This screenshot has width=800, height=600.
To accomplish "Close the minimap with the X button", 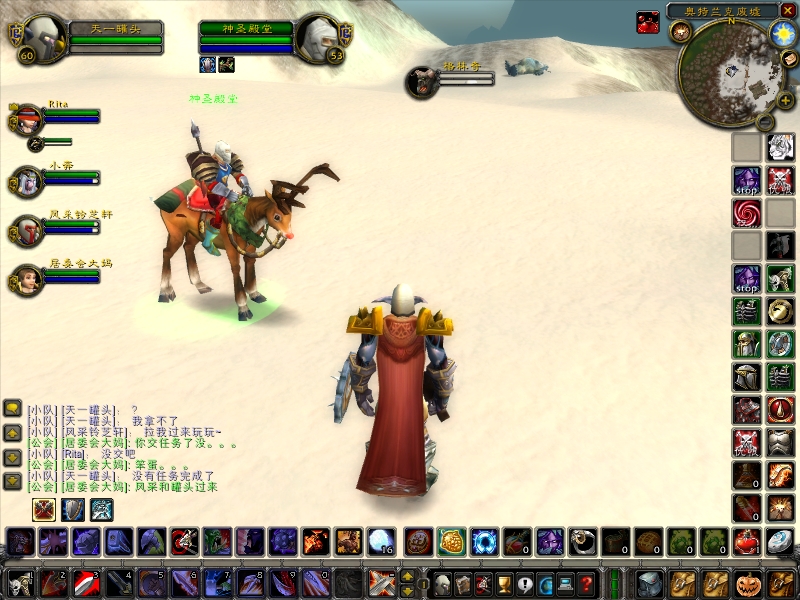I will pyautogui.click(x=788, y=10).
